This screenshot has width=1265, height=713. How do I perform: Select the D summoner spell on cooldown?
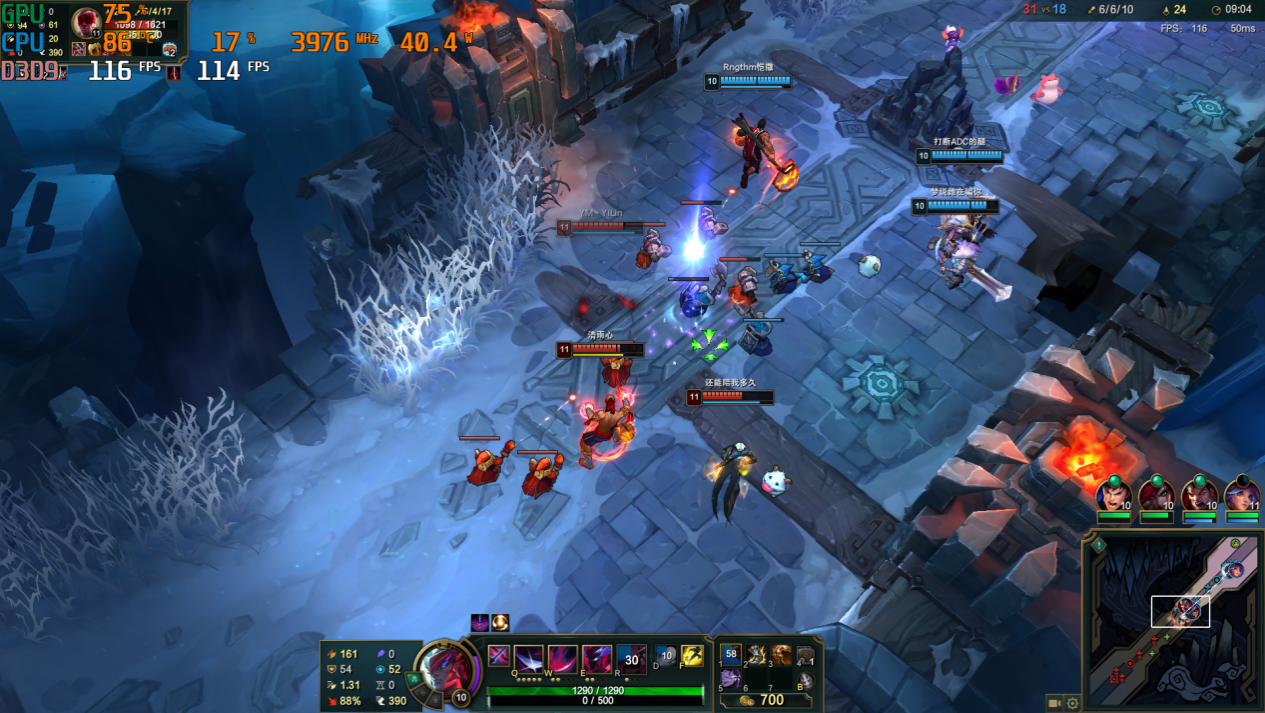(x=666, y=656)
